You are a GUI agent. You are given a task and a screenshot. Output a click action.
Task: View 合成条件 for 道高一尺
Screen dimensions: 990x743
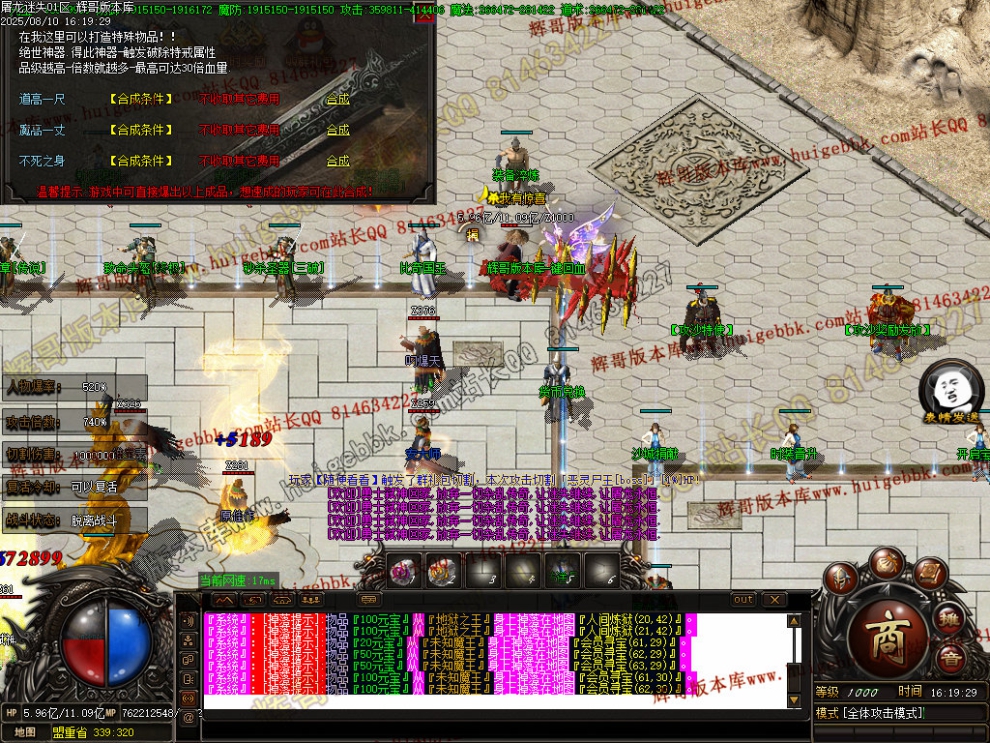[x=140, y=100]
